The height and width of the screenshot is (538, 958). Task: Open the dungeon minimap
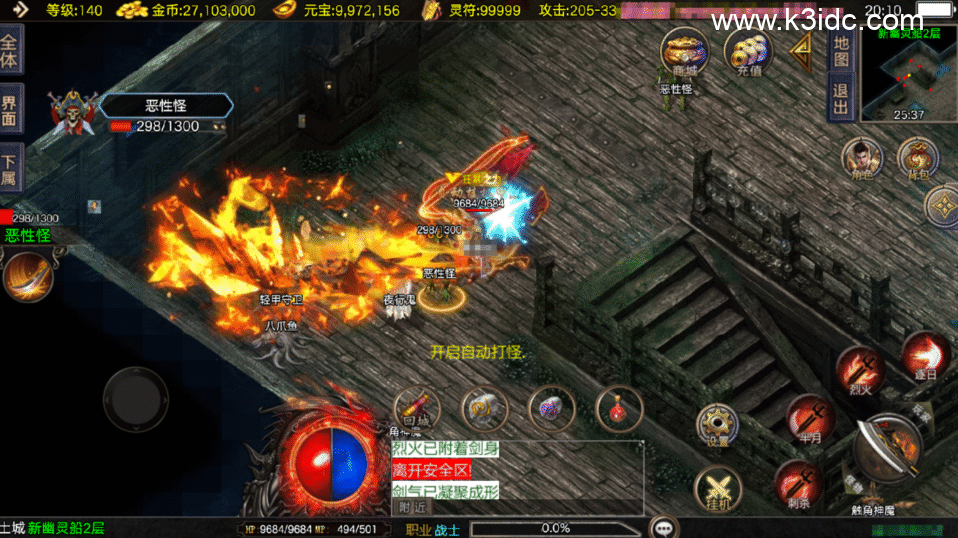click(x=908, y=68)
